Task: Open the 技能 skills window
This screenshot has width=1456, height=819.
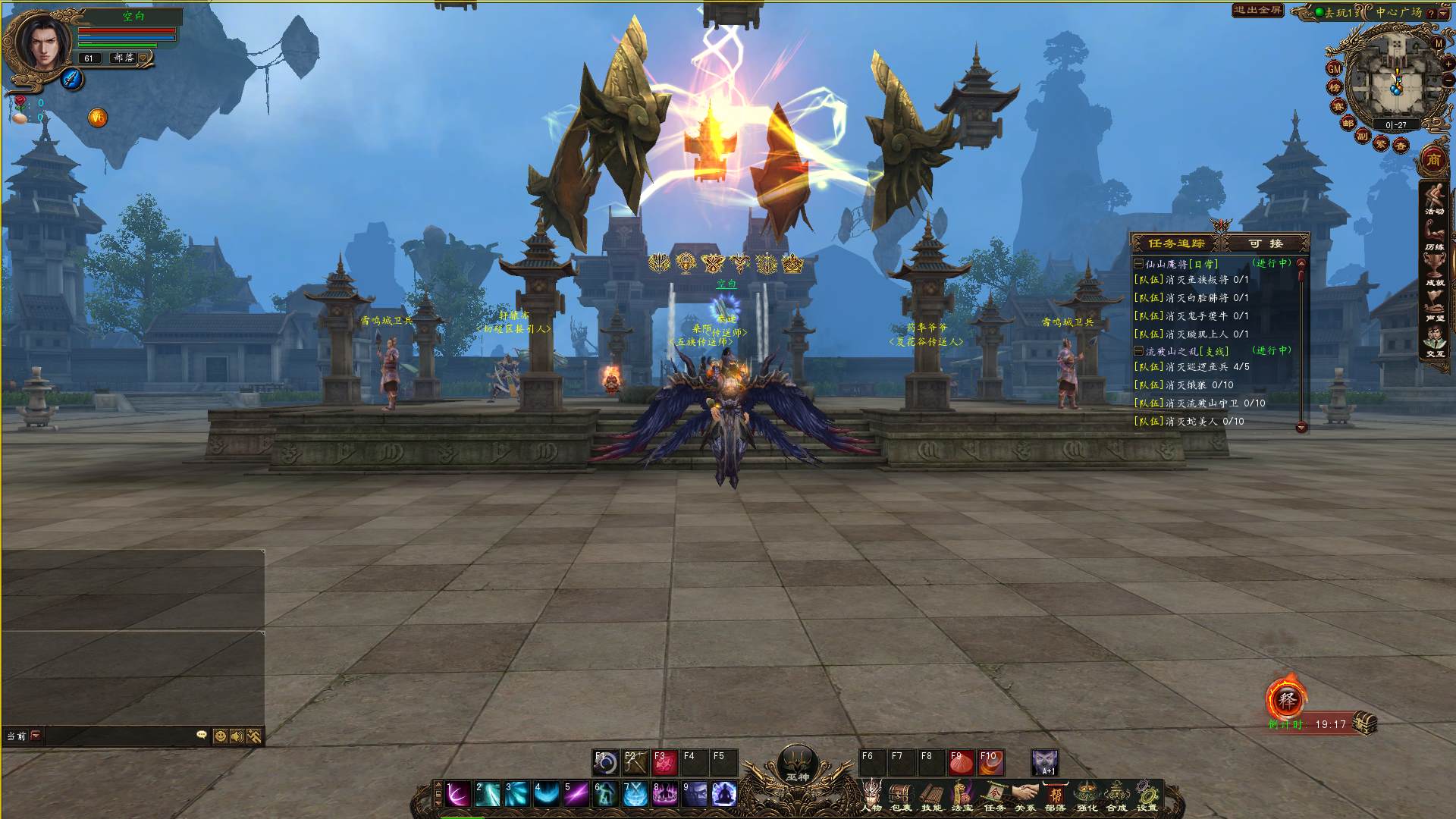Action: [931, 796]
